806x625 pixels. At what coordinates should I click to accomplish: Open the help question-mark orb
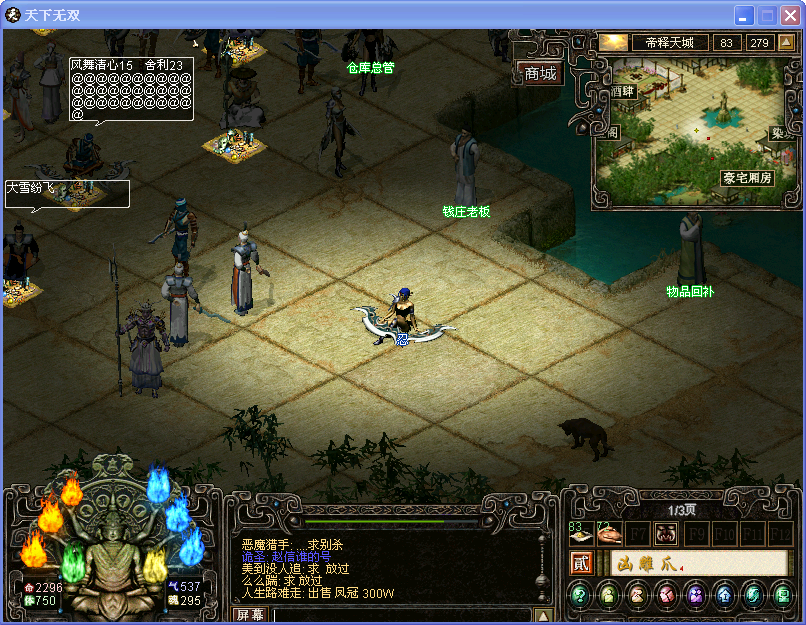click(580, 597)
